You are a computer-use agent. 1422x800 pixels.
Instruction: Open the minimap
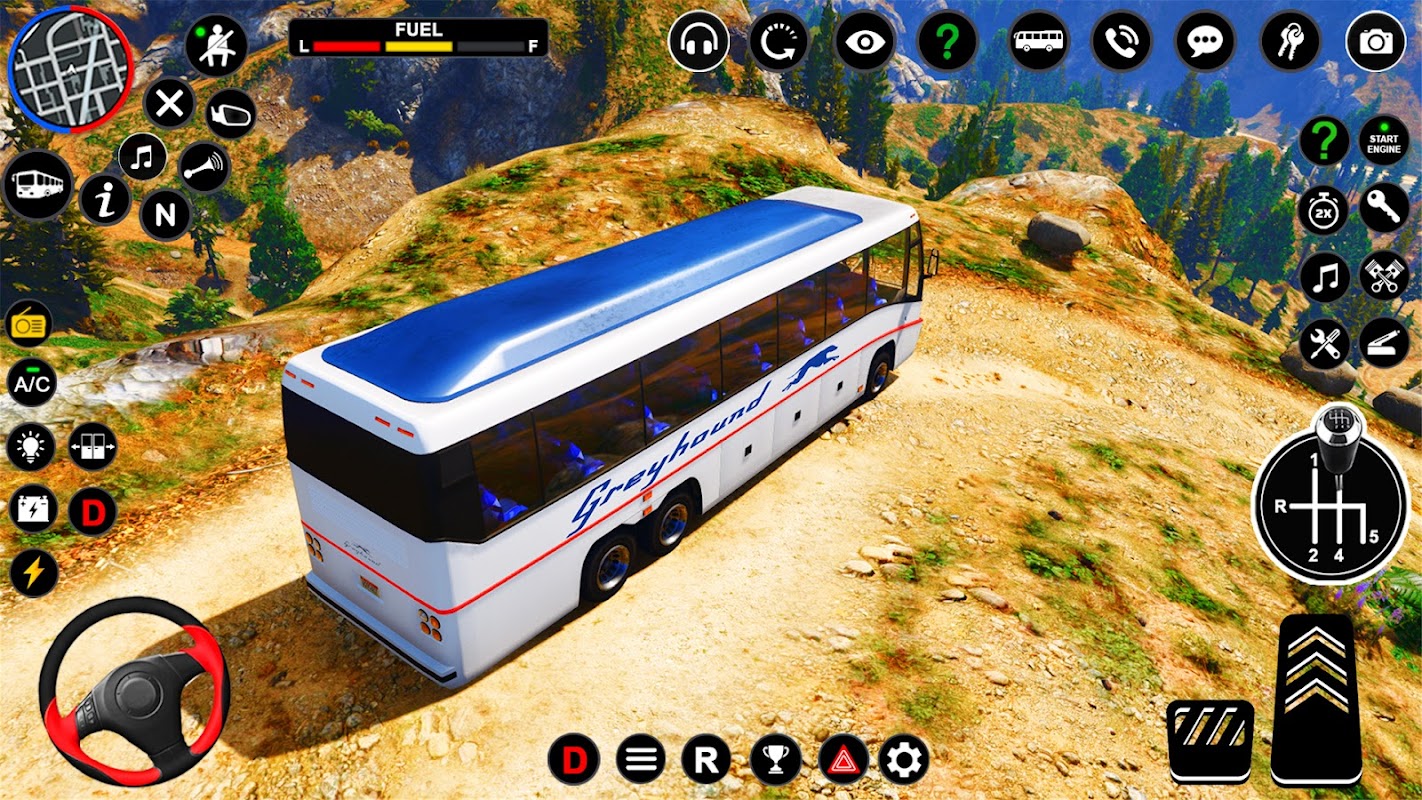[x=69, y=68]
